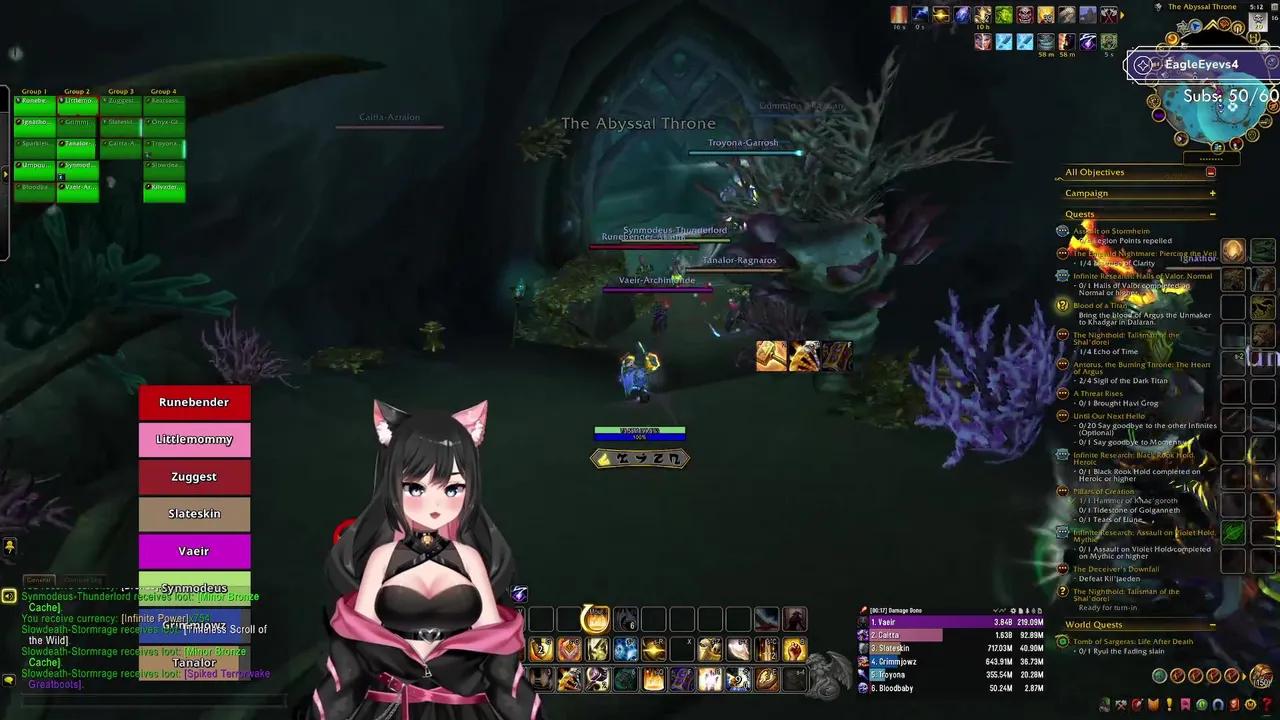Switch to the Combat Log chat tab
Screen dimensions: 1280x720
pos(82,579)
